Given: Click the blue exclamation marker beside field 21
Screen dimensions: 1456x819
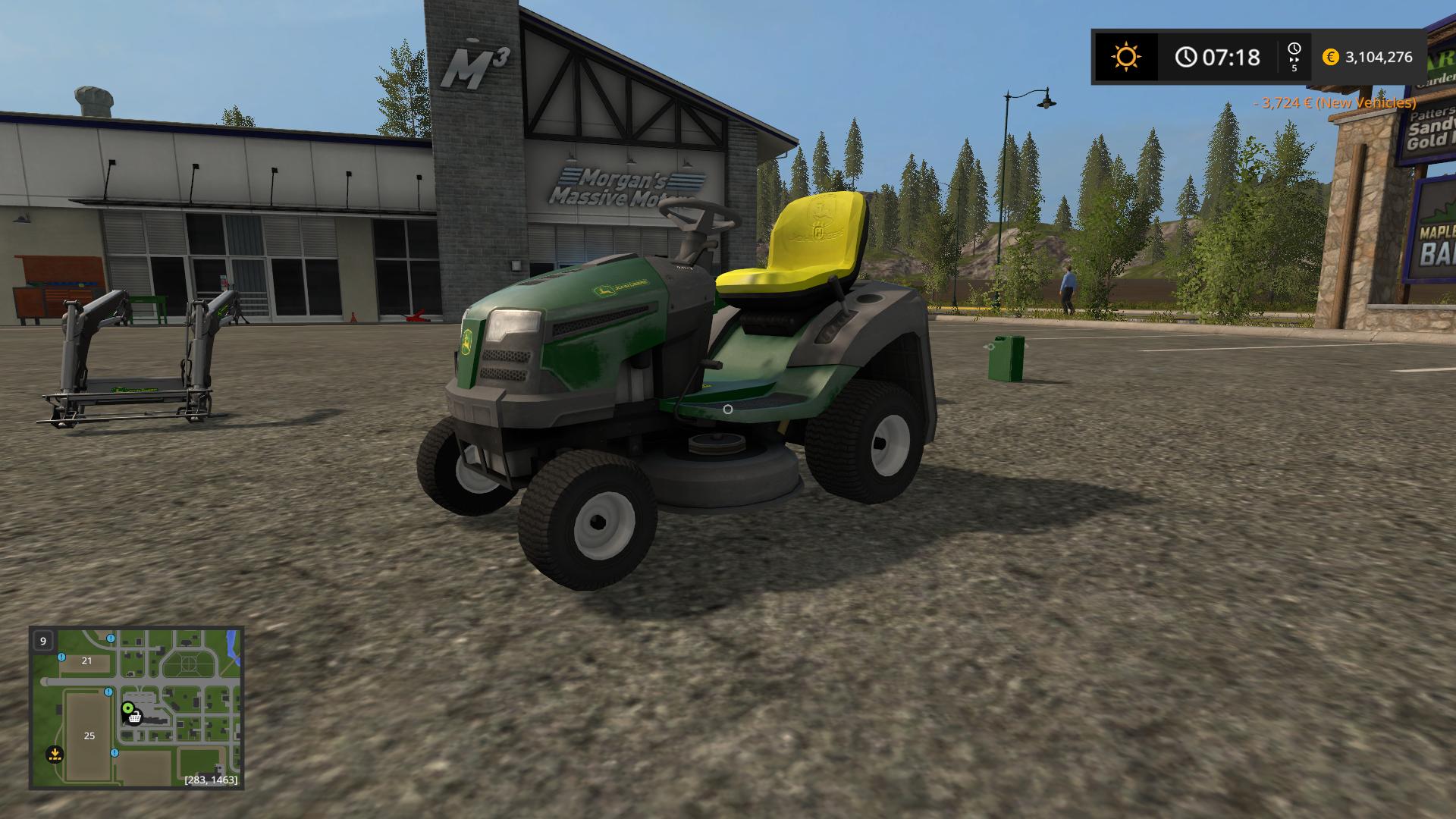Looking at the screenshot, I should click(x=61, y=657).
